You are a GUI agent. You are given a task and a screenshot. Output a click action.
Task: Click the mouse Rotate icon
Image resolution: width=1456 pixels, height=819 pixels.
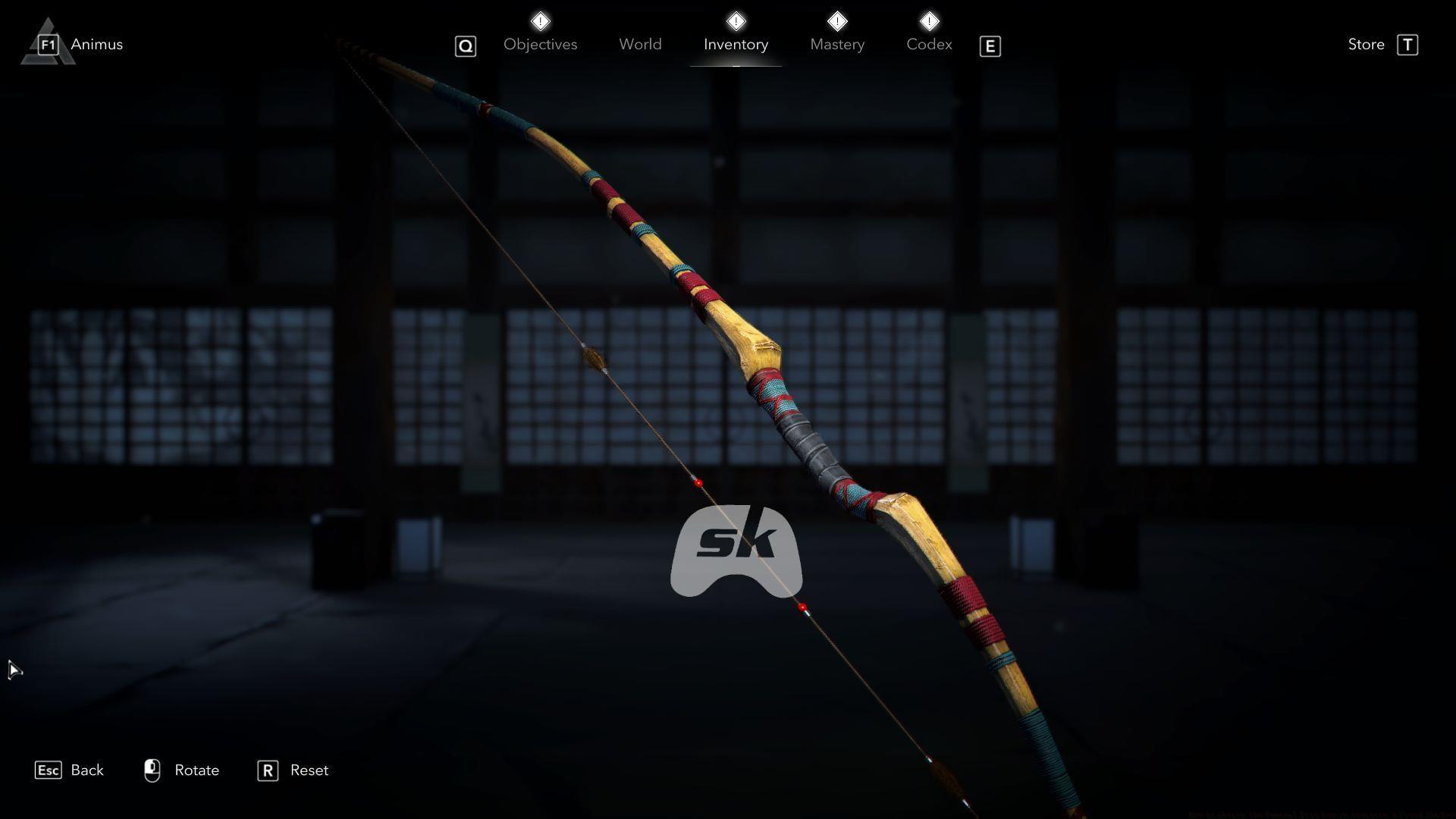coord(153,770)
